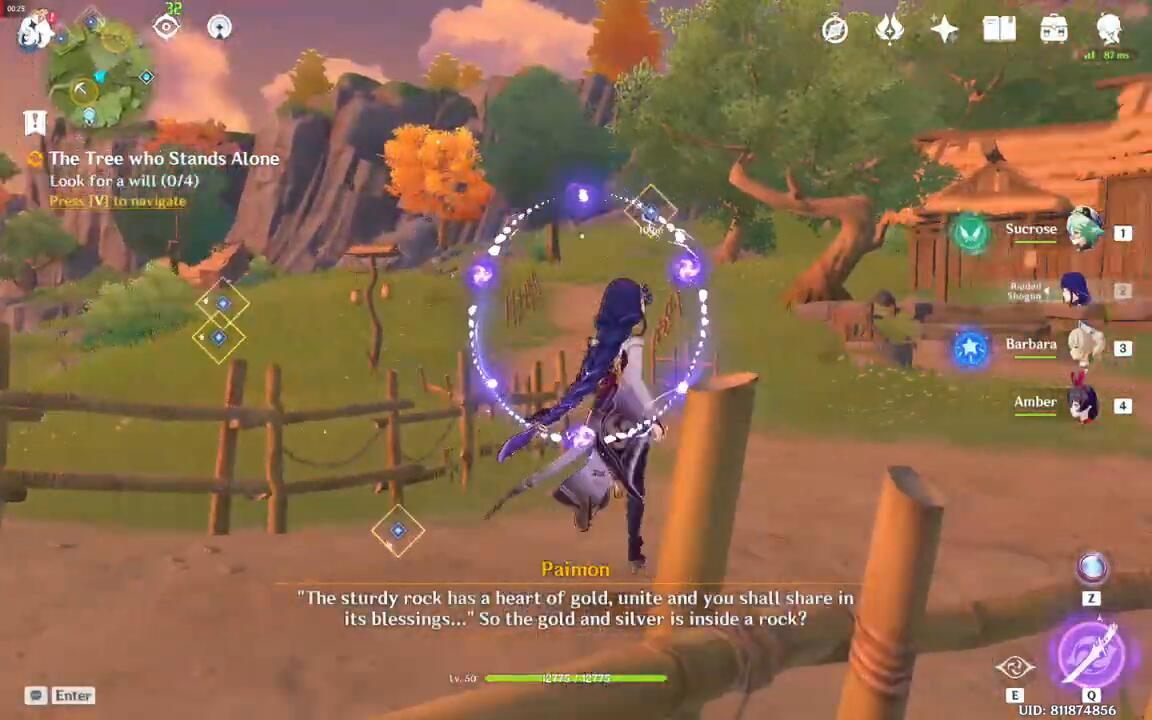The height and width of the screenshot is (720, 1152).
Task: Switch to party member Sucrose
Action: click(x=1083, y=231)
